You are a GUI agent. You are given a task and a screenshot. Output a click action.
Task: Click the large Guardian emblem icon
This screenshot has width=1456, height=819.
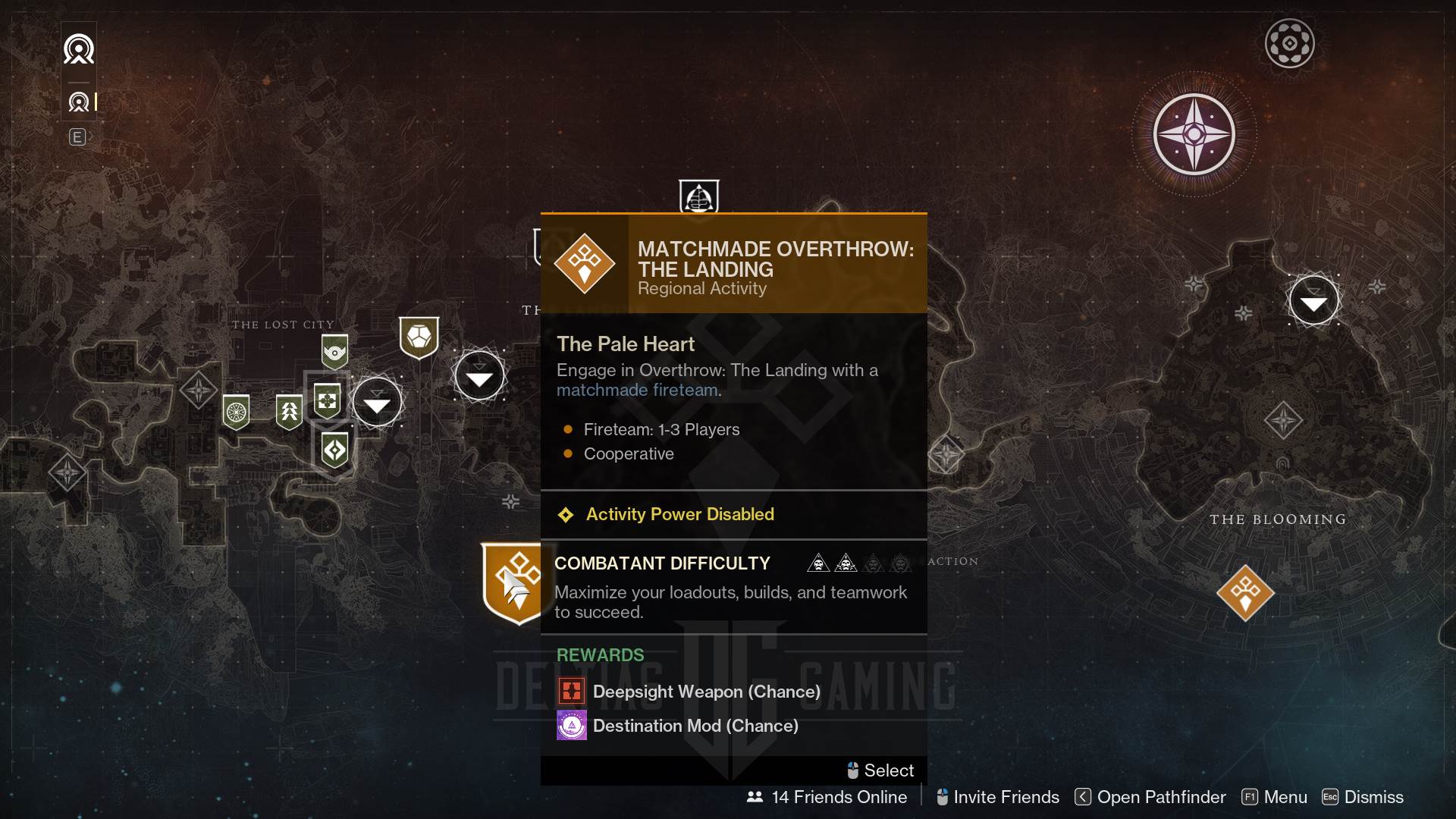[x=79, y=50]
